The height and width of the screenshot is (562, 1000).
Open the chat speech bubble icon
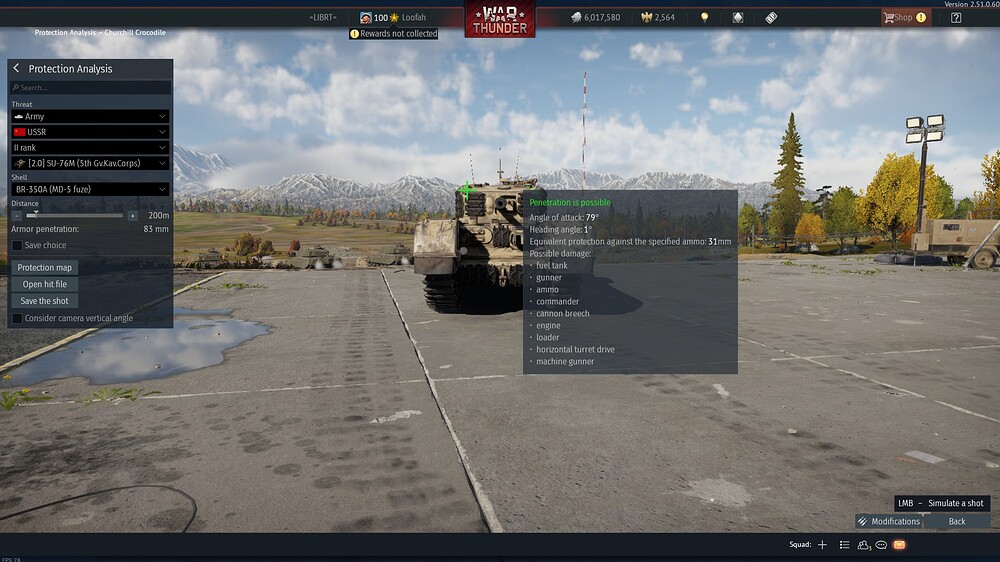[881, 545]
